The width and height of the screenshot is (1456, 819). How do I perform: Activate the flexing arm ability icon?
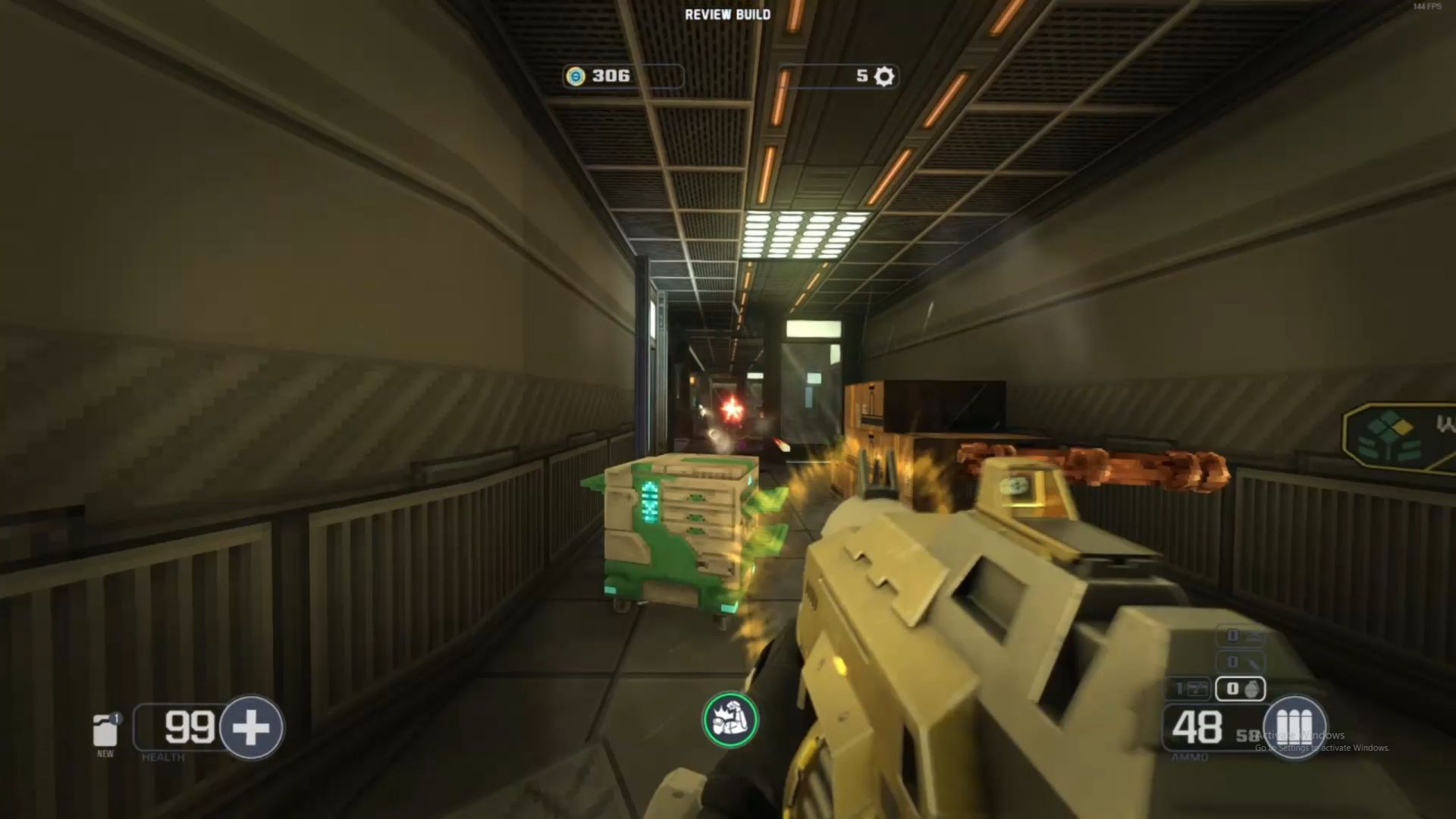point(730,720)
